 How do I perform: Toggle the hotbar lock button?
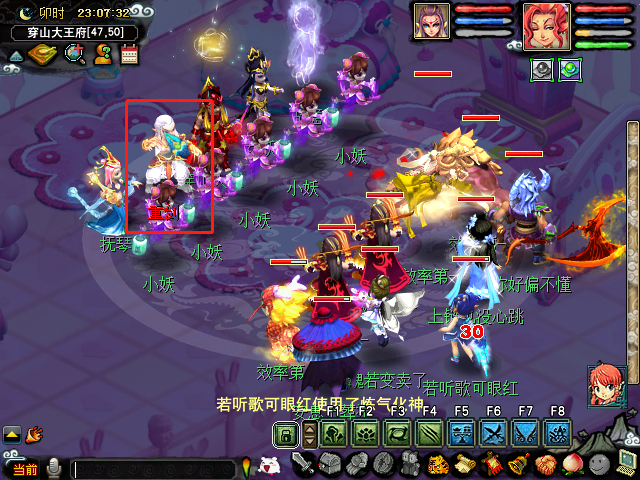(287, 434)
